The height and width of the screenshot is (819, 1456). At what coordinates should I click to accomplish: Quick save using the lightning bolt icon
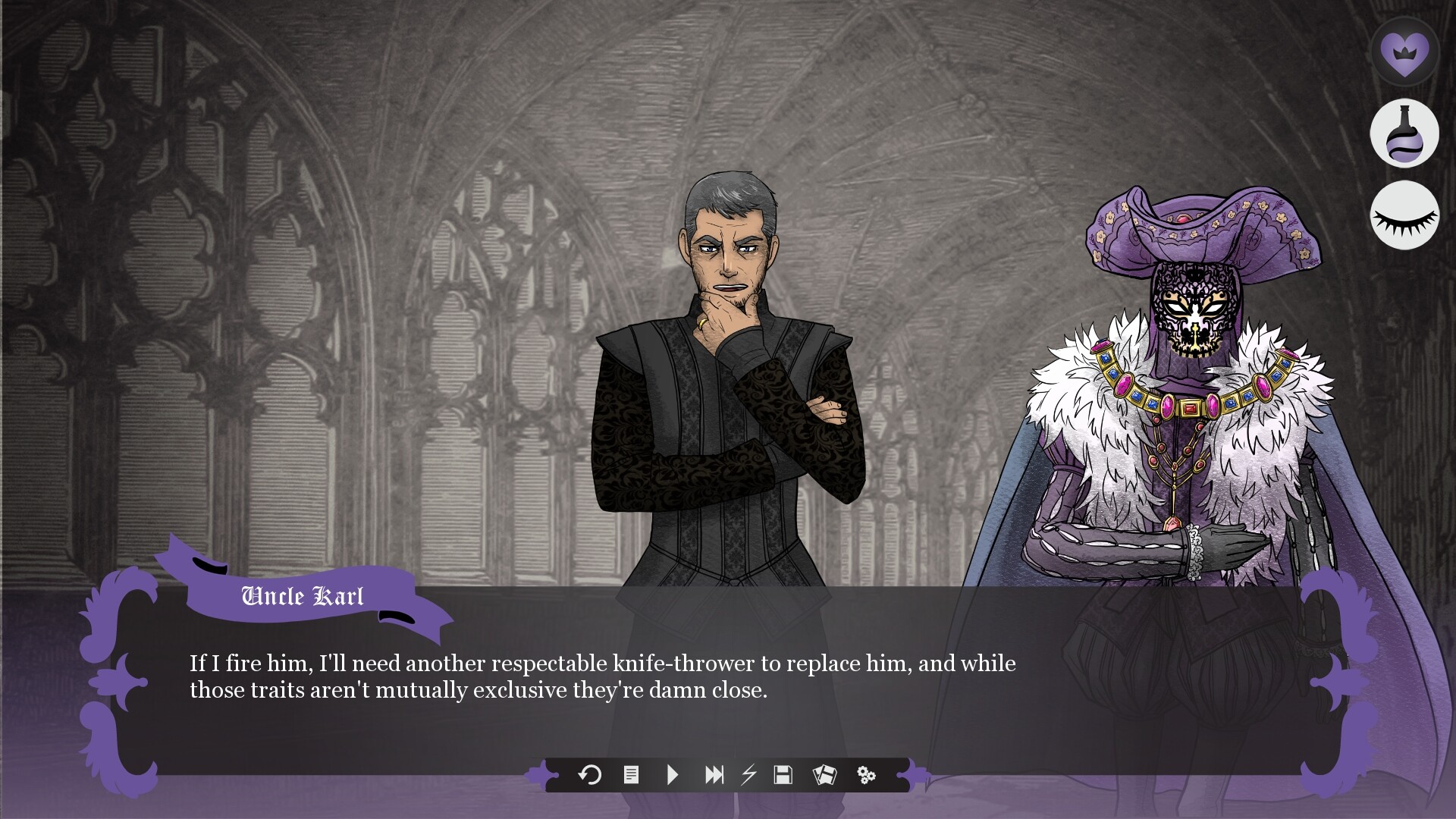click(x=749, y=775)
